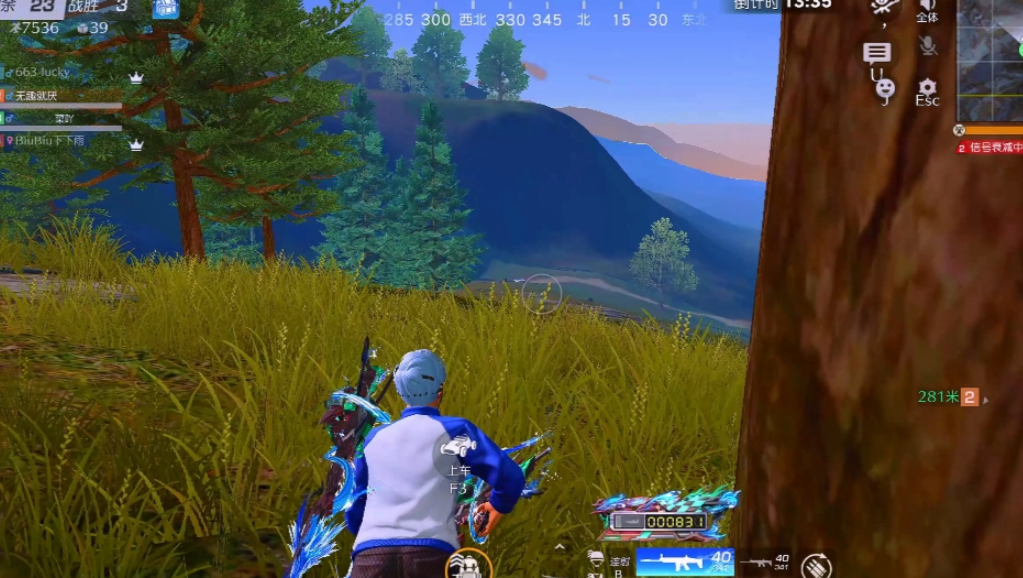Click the 上车 enter-vehicle car button
This screenshot has height=578, width=1023.
pyautogui.click(x=458, y=448)
